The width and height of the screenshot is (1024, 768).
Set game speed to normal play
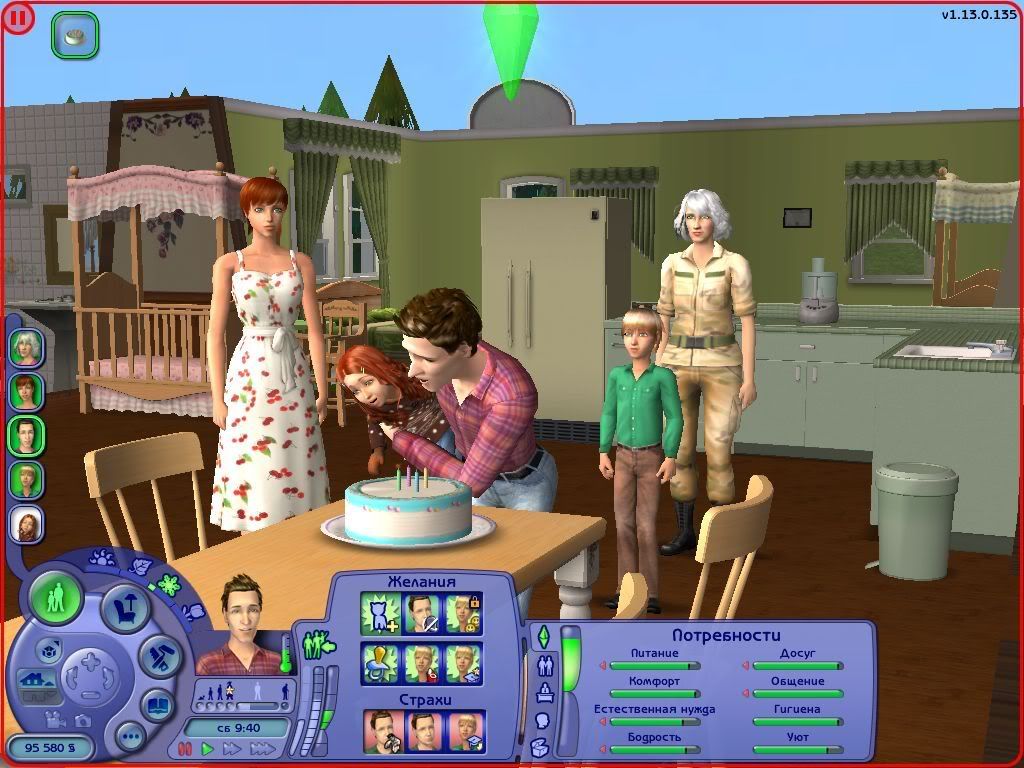click(208, 748)
